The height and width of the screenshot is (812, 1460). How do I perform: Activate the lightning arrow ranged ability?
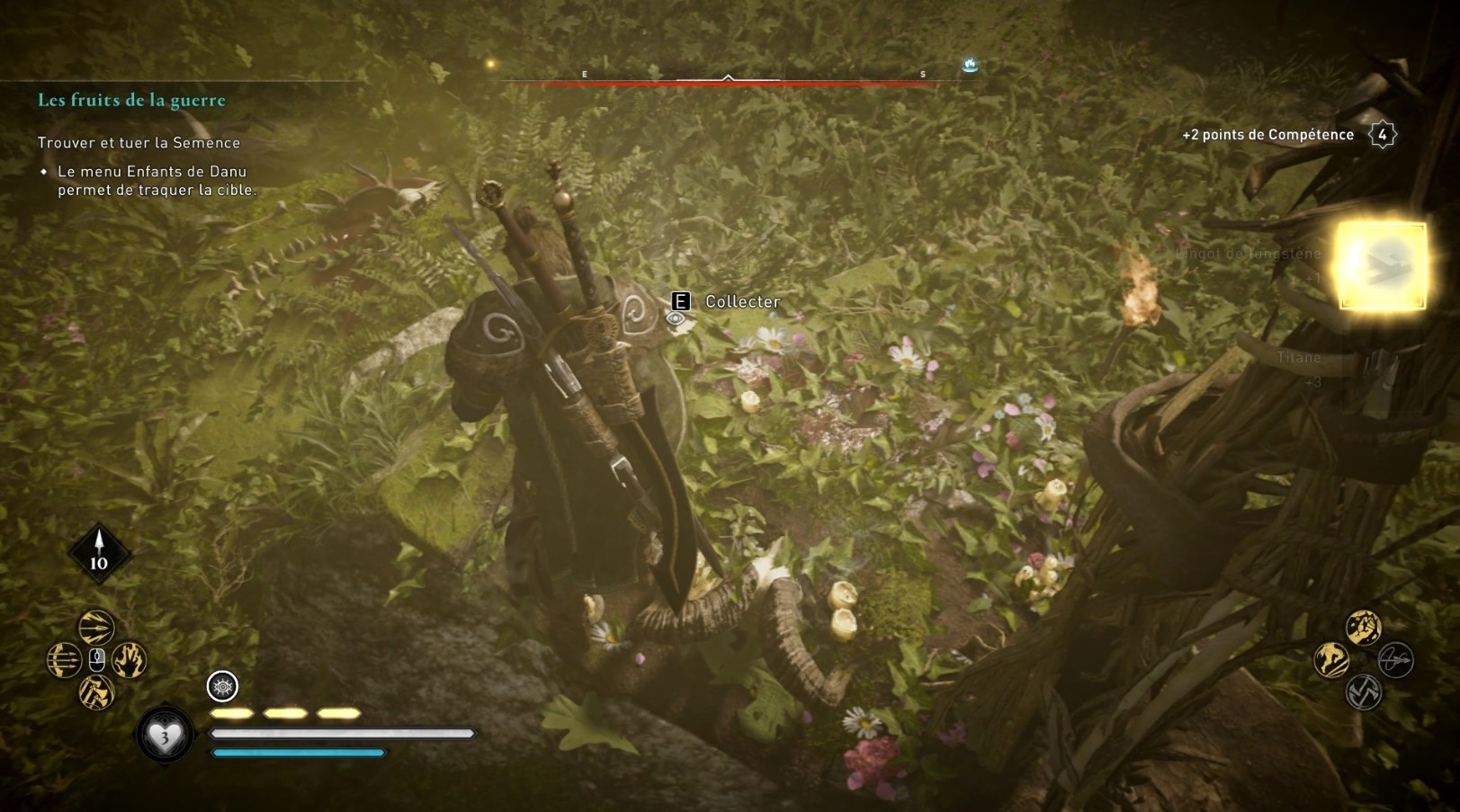pyautogui.click(x=96, y=627)
